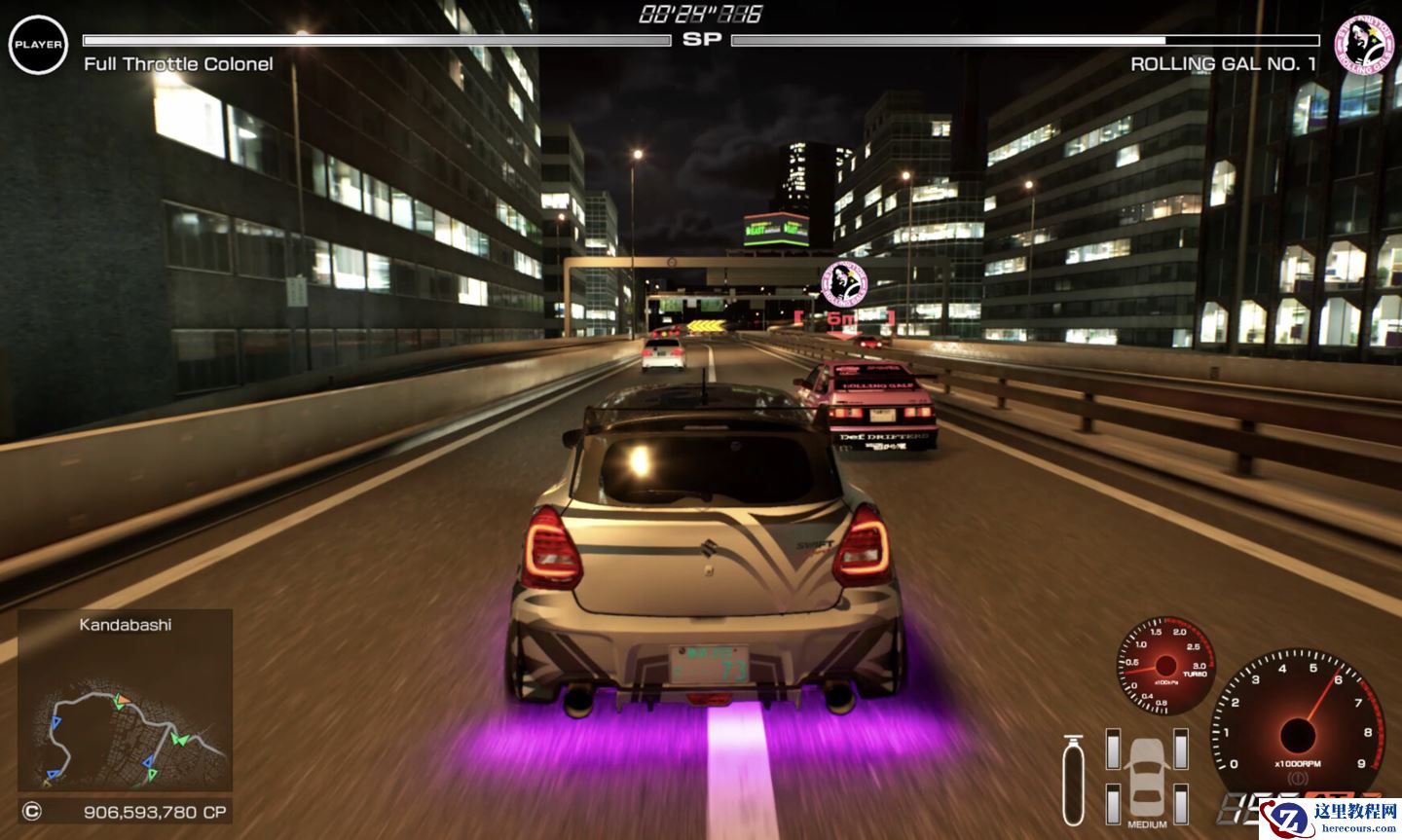This screenshot has width=1402, height=840.
Task: Click the tire condition car diagram
Action: tap(1147, 777)
